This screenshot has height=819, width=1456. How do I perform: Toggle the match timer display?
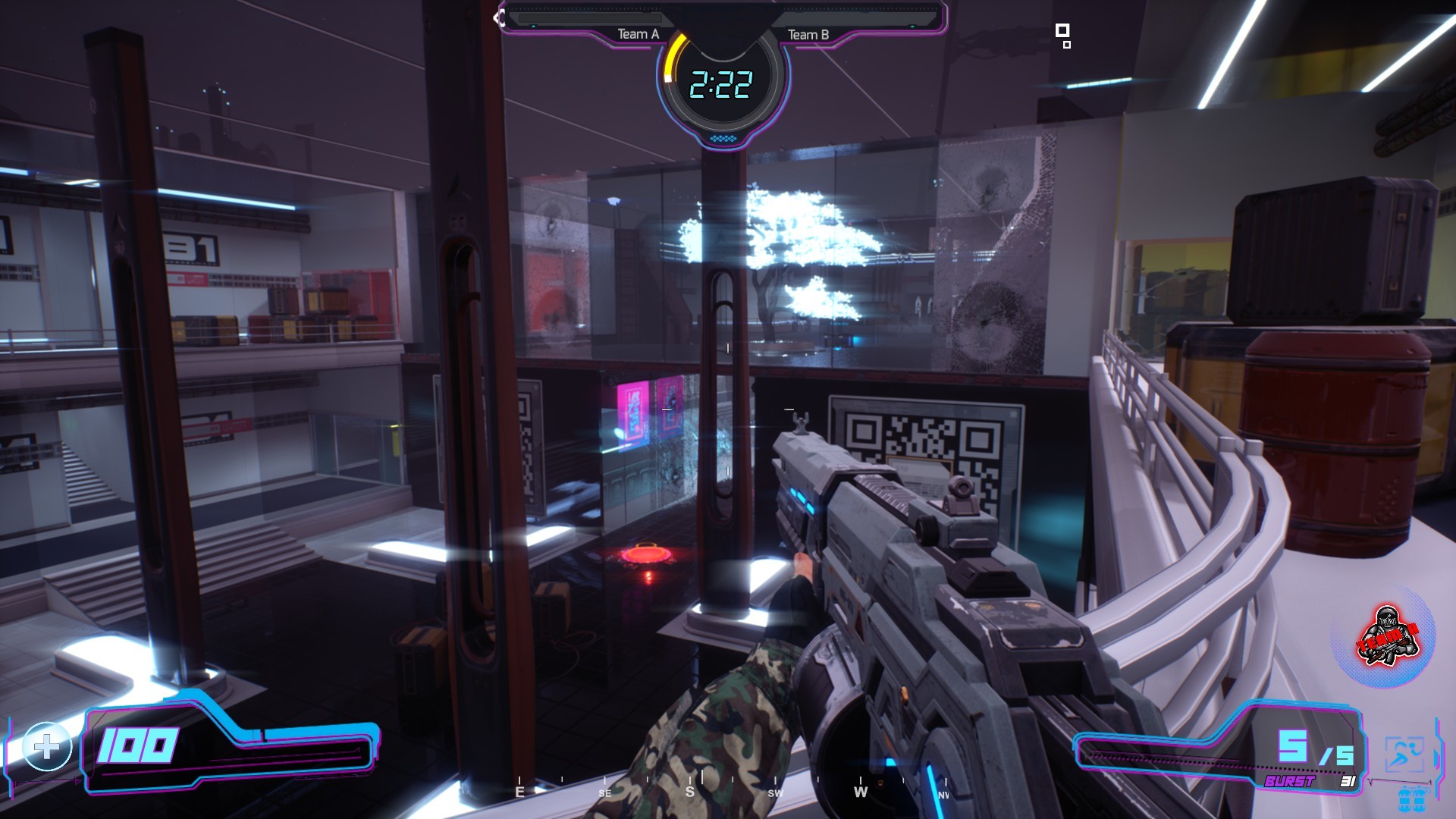(722, 85)
